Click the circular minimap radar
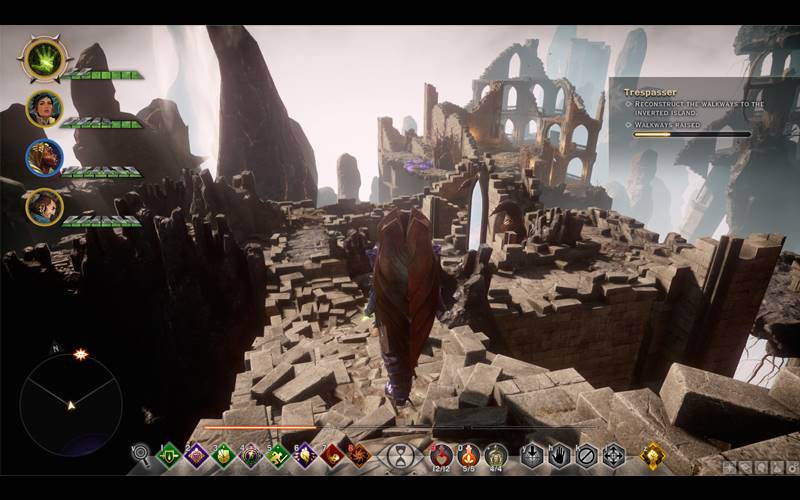 click(71, 404)
